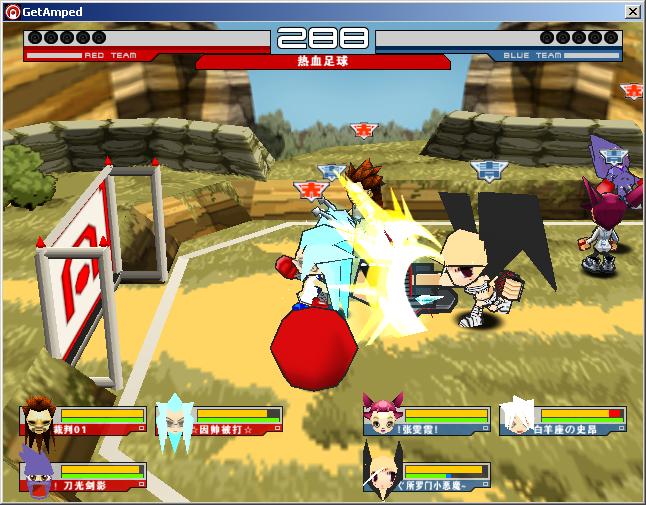The image size is (646, 505).
Task: Select player 裁判01 portrait panel
Action: coord(82,420)
